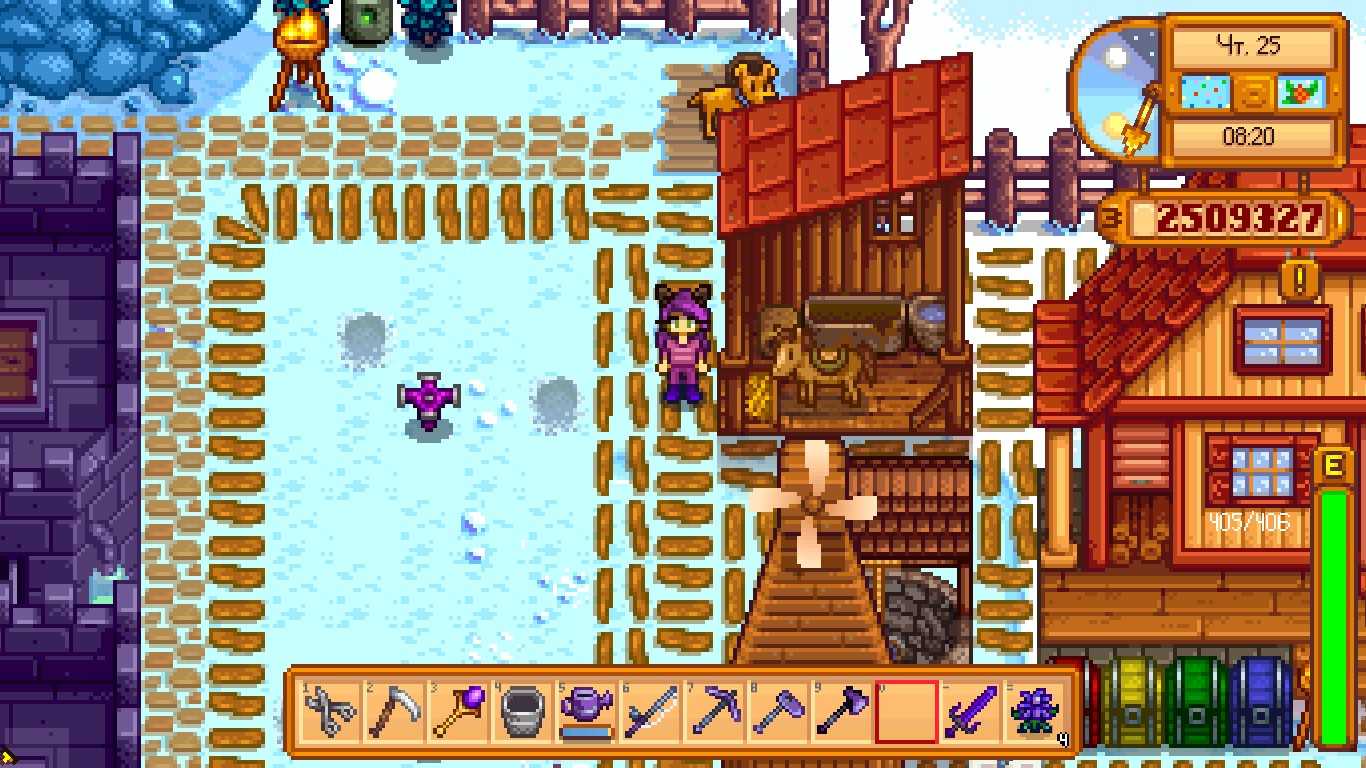Image resolution: width=1366 pixels, height=768 pixels.
Task: Equip the purple sword
Action: pos(970,711)
